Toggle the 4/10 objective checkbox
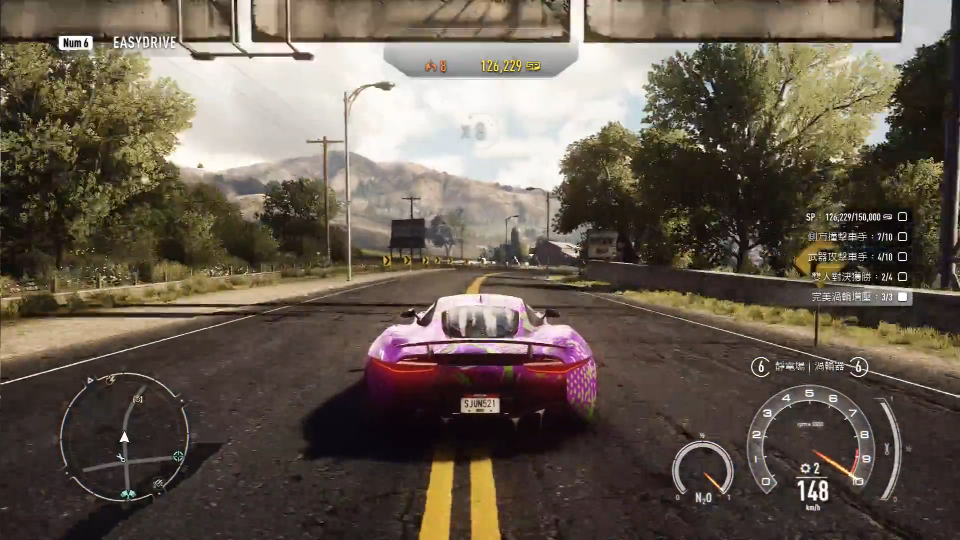Viewport: 960px width, 540px height. pyautogui.click(x=902, y=257)
